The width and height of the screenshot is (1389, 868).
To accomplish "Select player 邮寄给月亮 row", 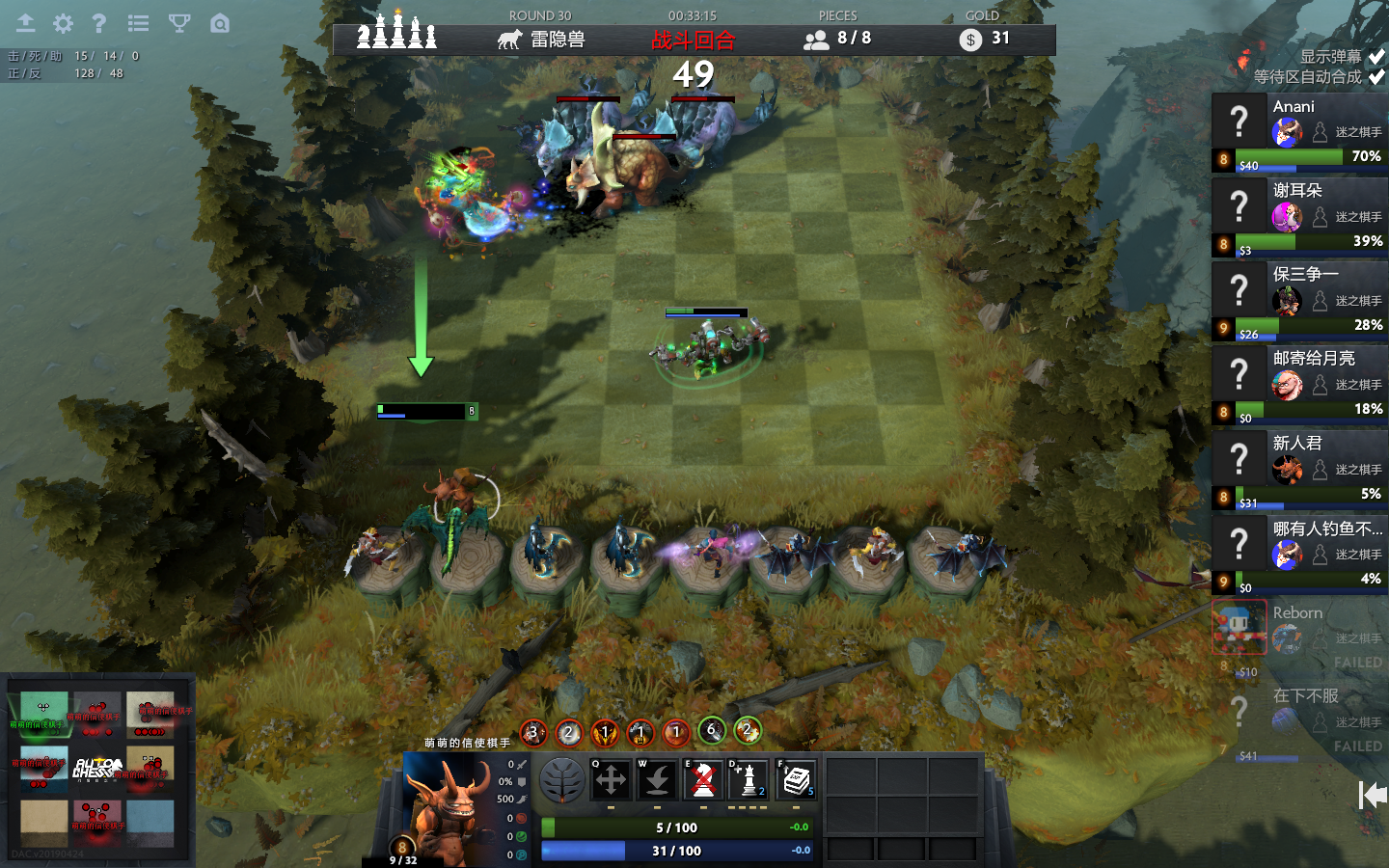I will [x=1298, y=385].
